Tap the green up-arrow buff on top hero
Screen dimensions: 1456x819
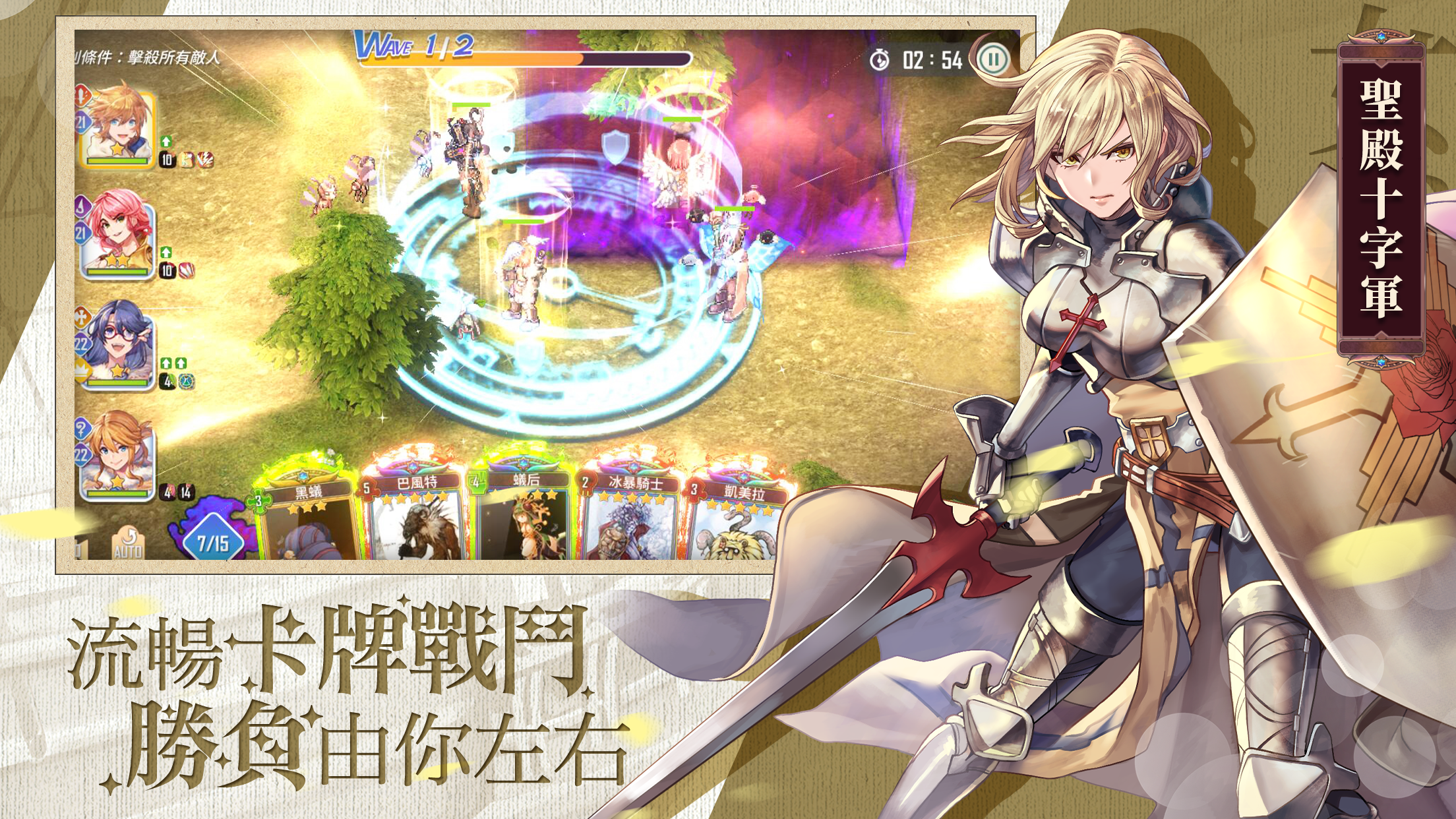pyautogui.click(x=166, y=140)
